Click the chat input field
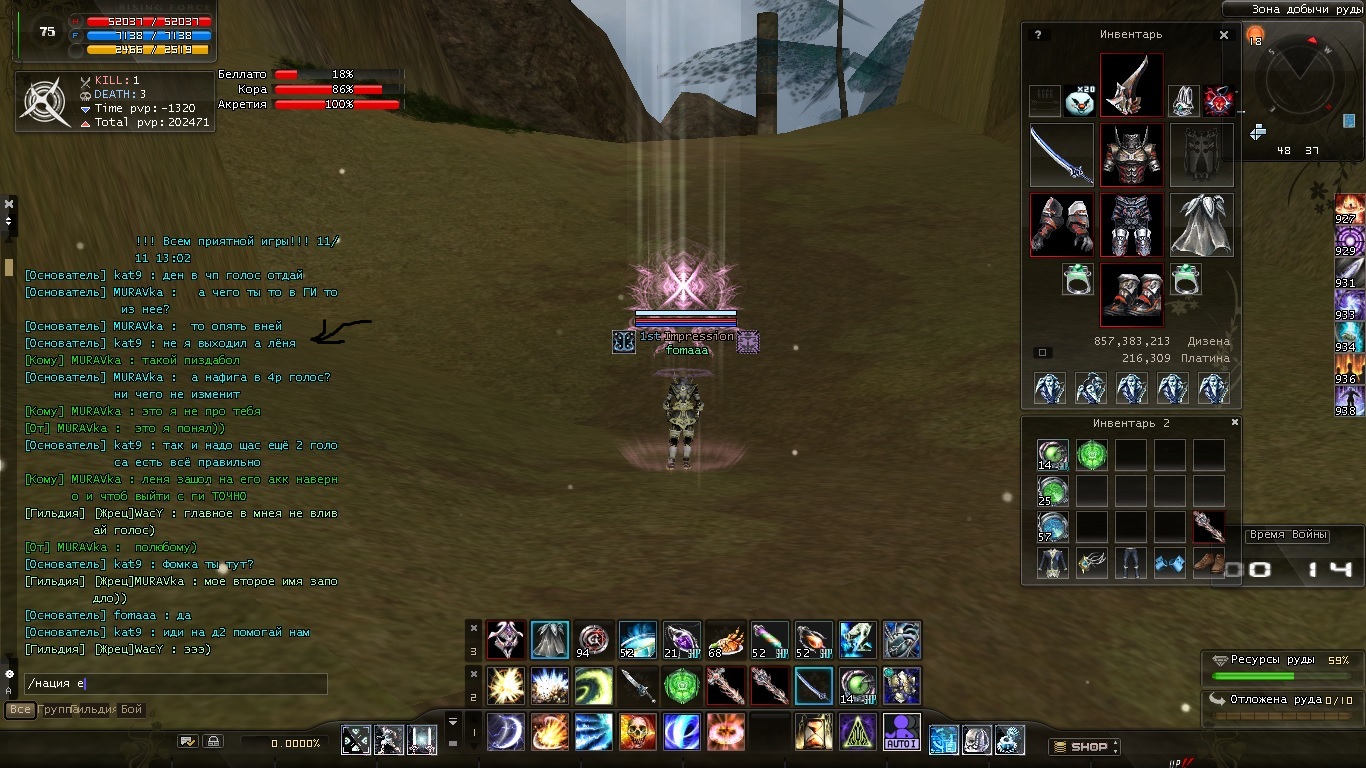The width and height of the screenshot is (1366, 768). coord(176,684)
